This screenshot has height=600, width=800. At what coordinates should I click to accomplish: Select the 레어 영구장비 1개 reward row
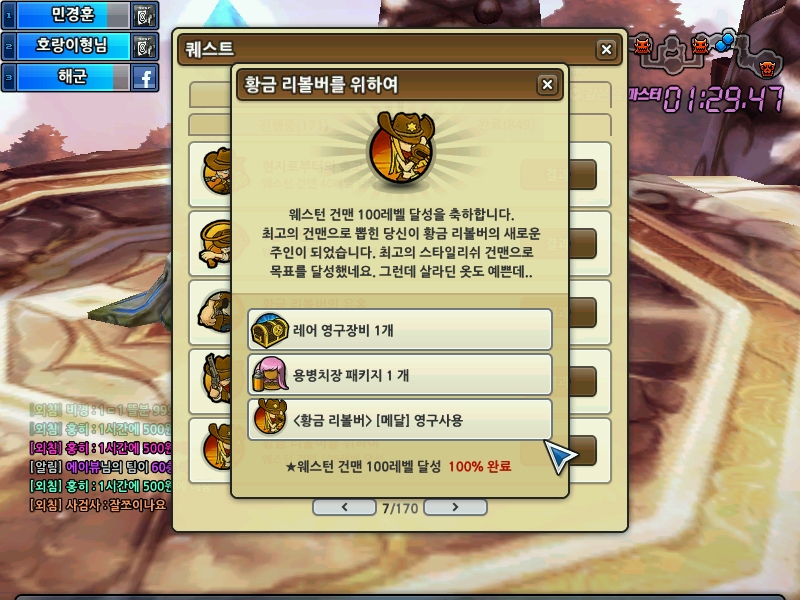(x=400, y=329)
